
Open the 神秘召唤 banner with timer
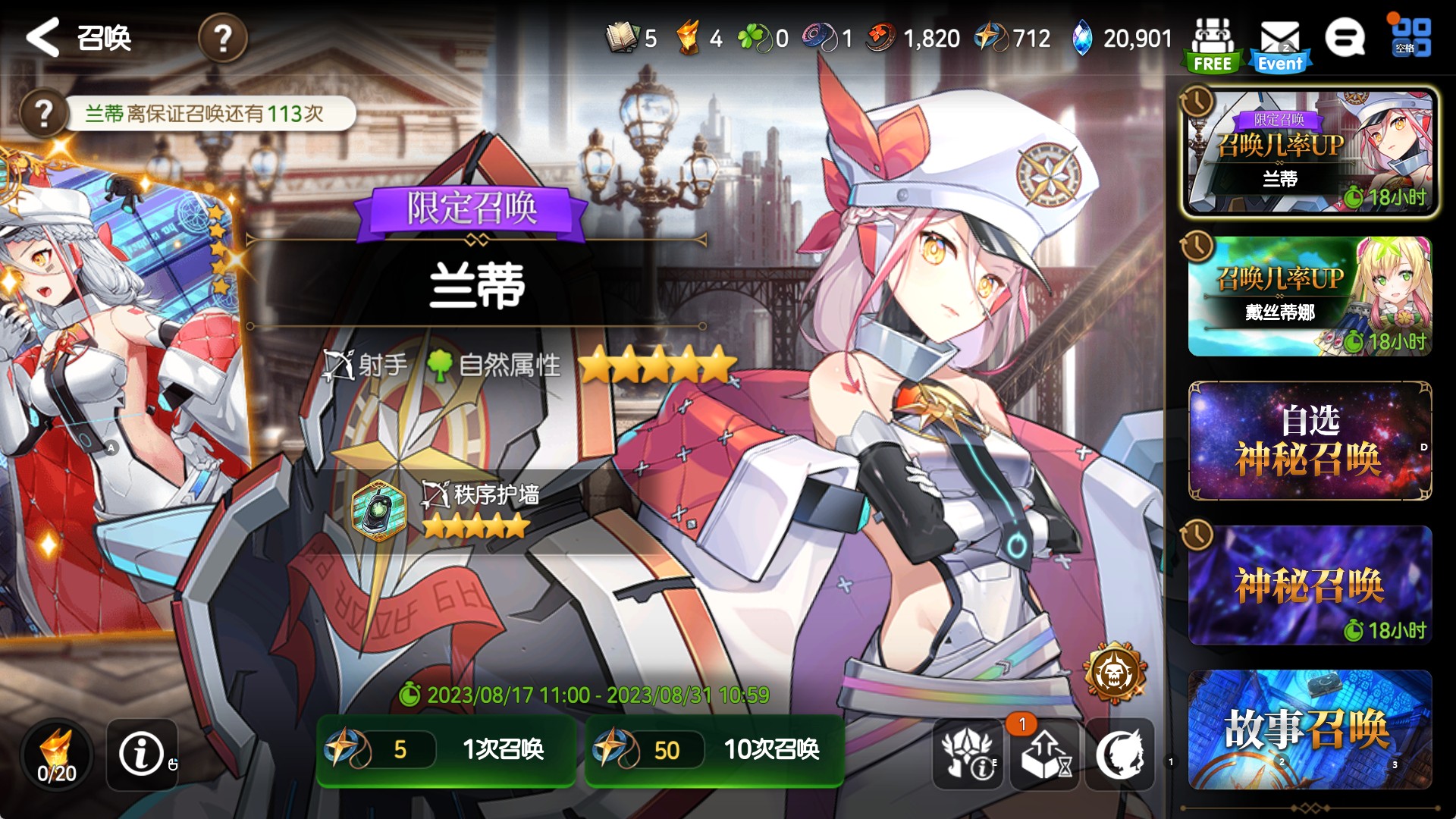click(x=1310, y=585)
